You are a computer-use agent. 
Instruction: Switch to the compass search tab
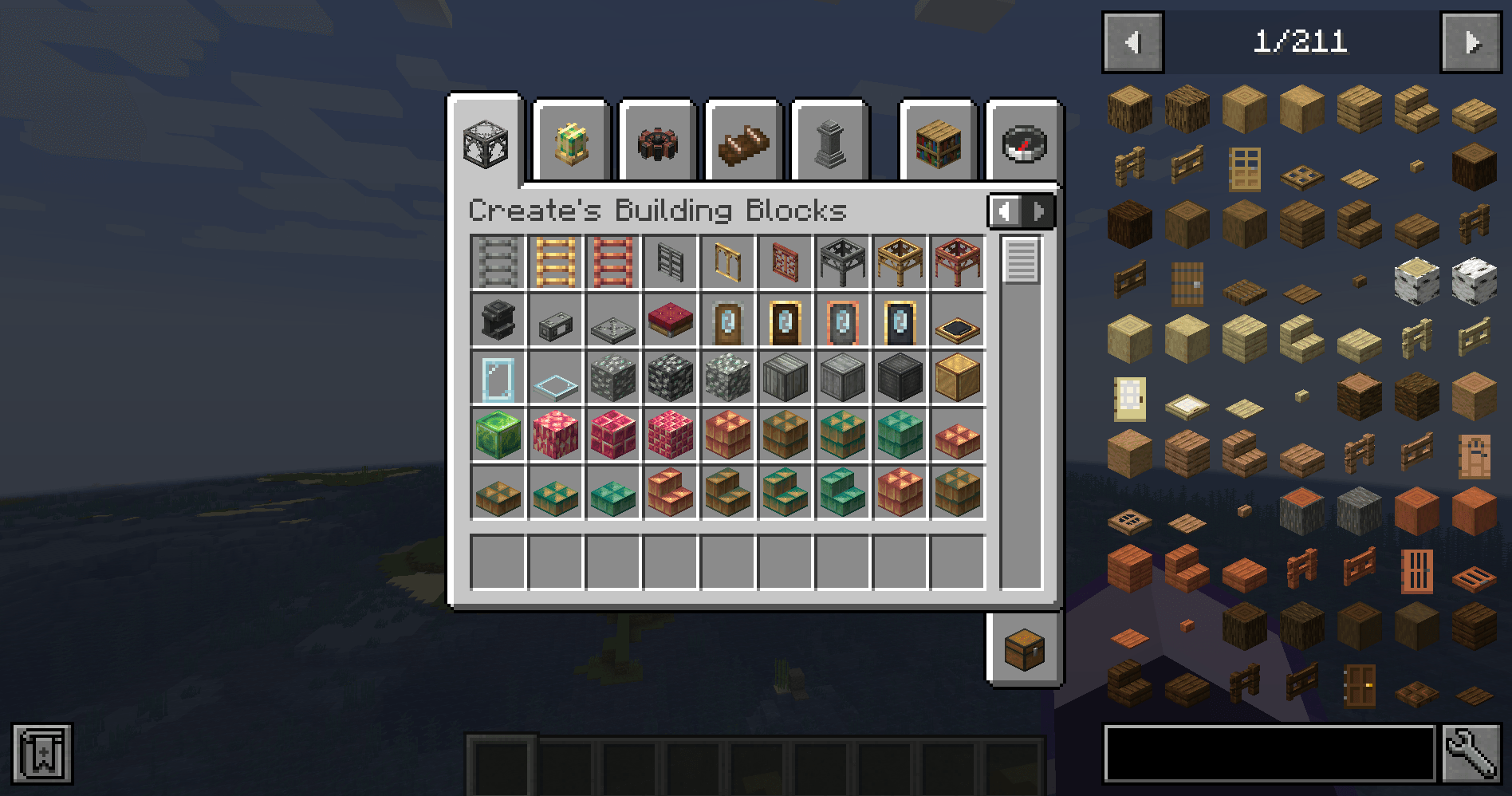[x=1023, y=144]
